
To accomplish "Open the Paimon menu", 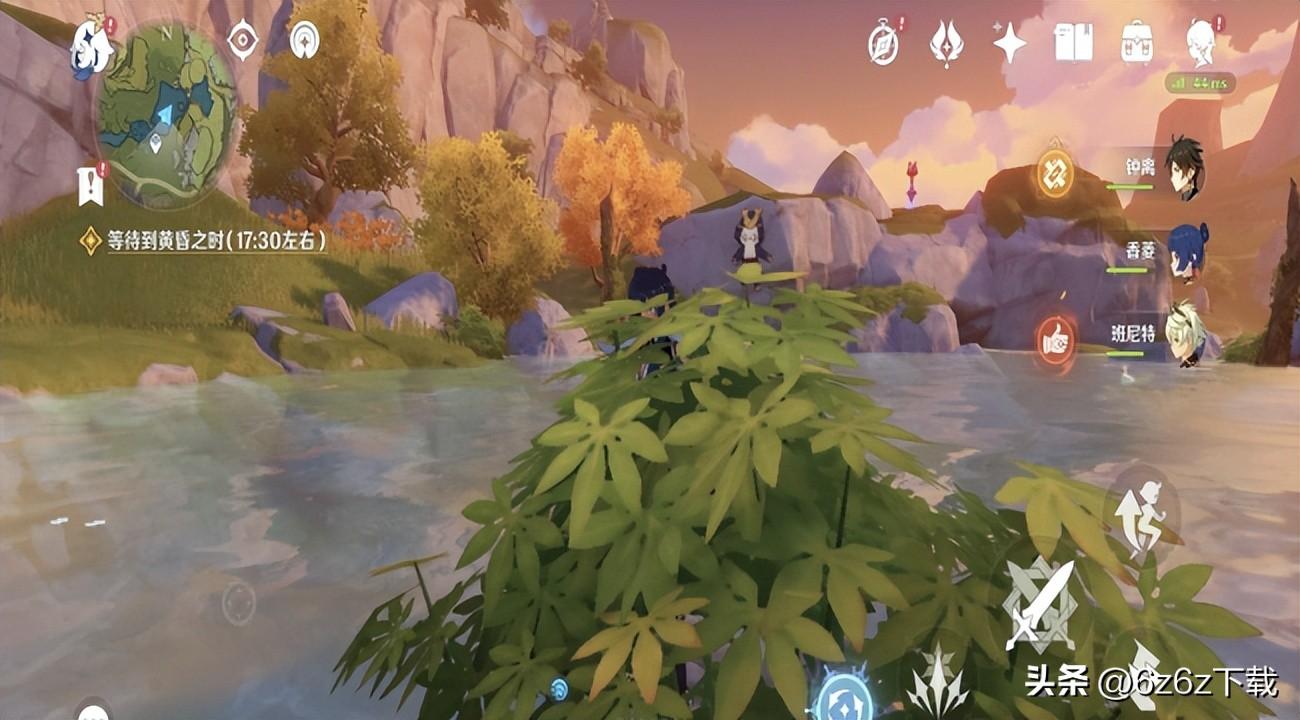I will 90,46.
